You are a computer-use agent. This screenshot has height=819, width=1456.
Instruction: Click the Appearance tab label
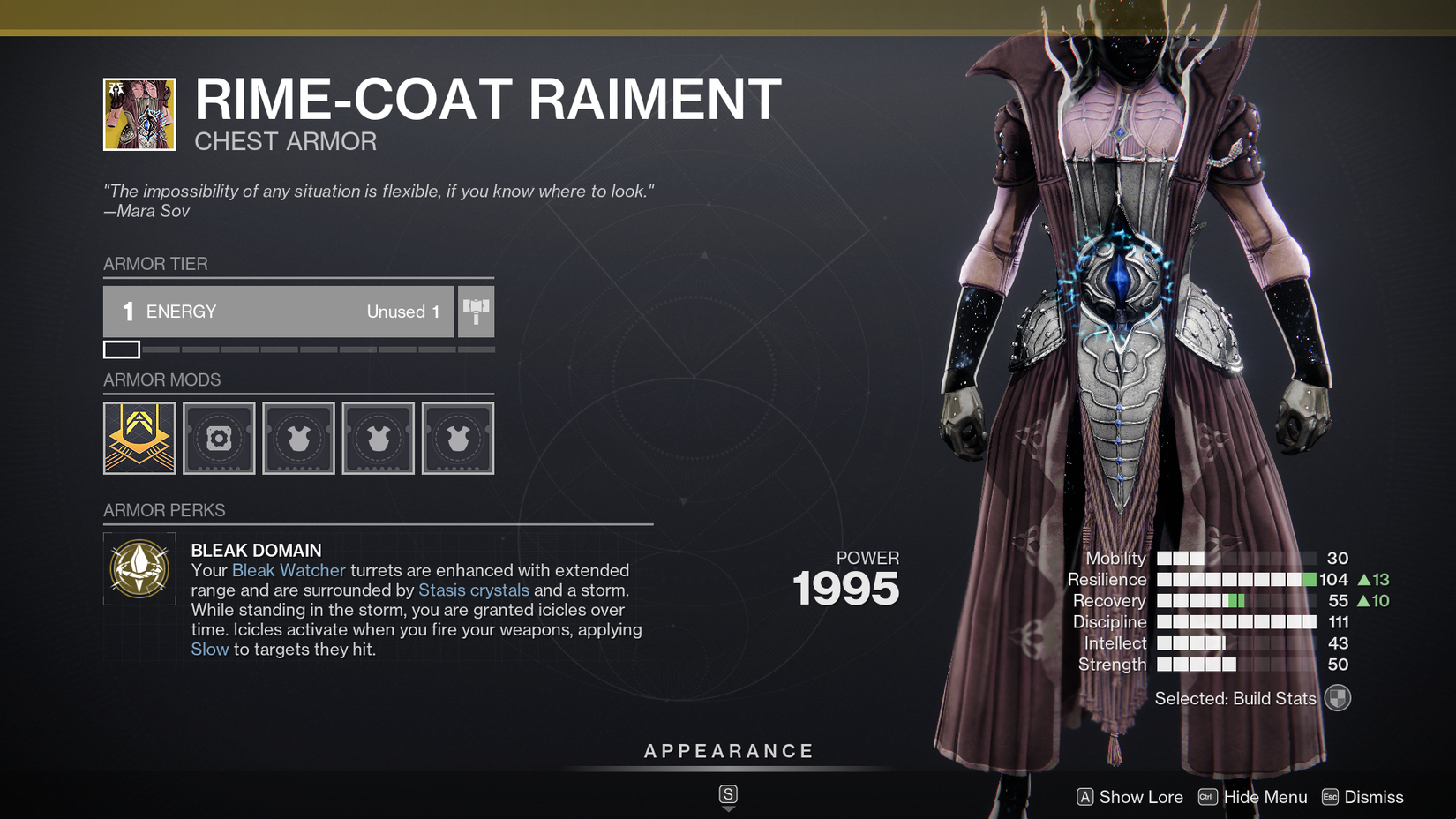728,751
